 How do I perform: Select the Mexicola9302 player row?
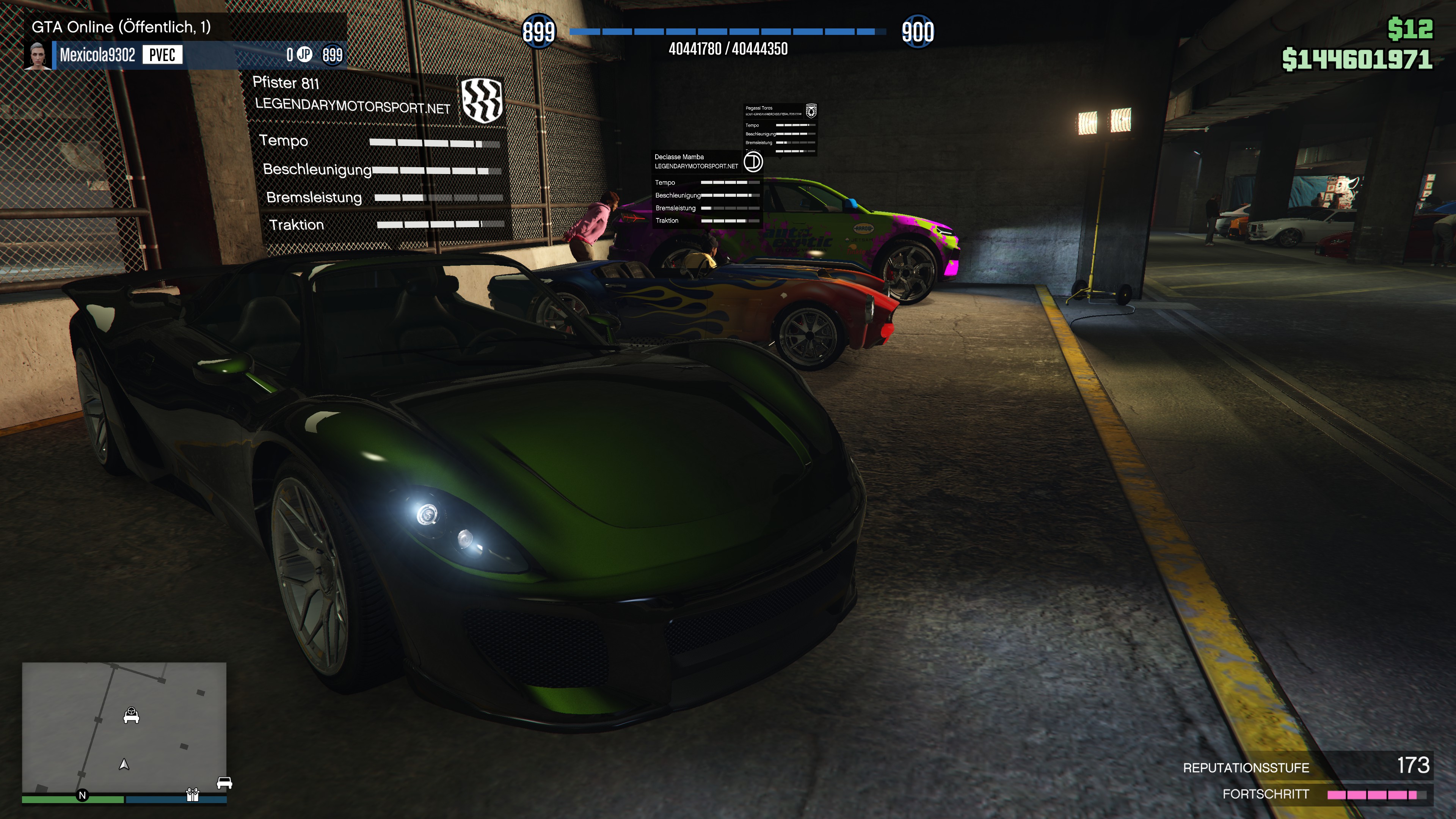click(x=187, y=55)
